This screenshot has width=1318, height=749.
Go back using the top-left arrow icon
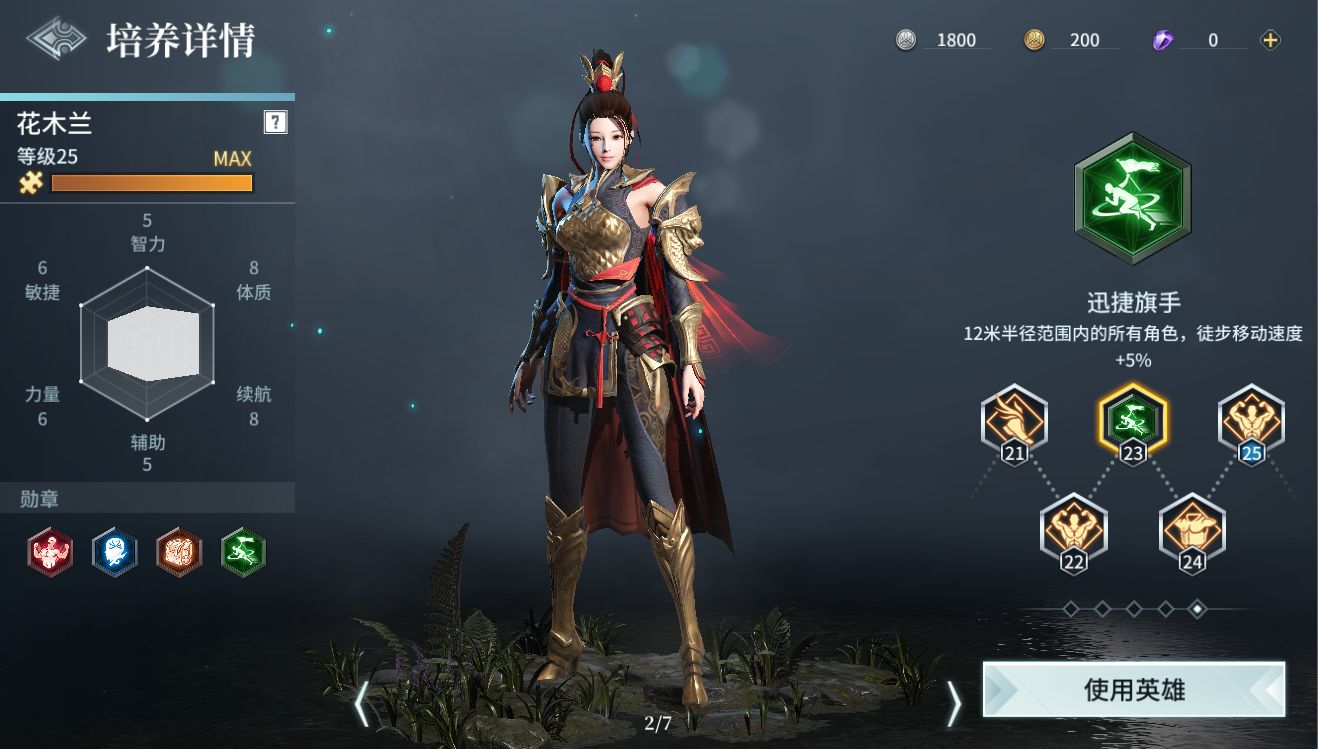pyautogui.click(x=56, y=39)
